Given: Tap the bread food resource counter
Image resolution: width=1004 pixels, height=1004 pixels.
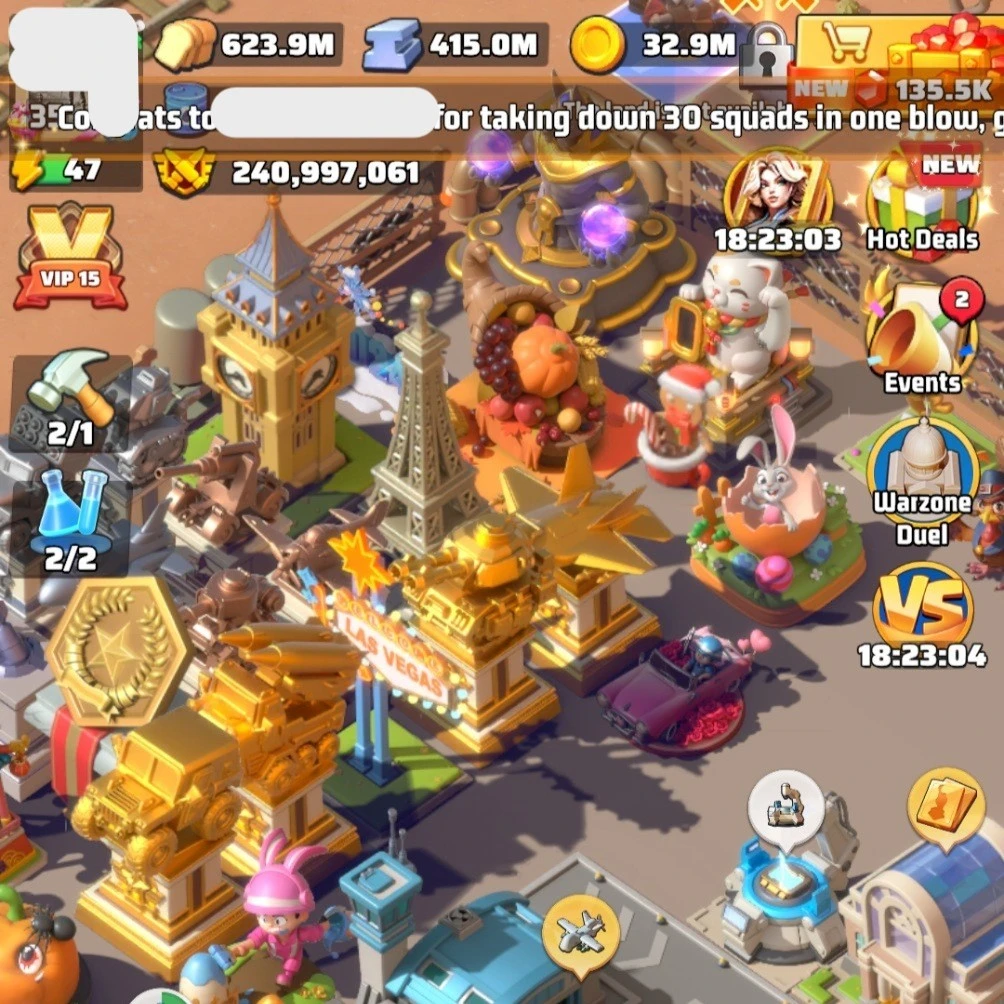Looking at the screenshot, I should pyautogui.click(x=247, y=45).
